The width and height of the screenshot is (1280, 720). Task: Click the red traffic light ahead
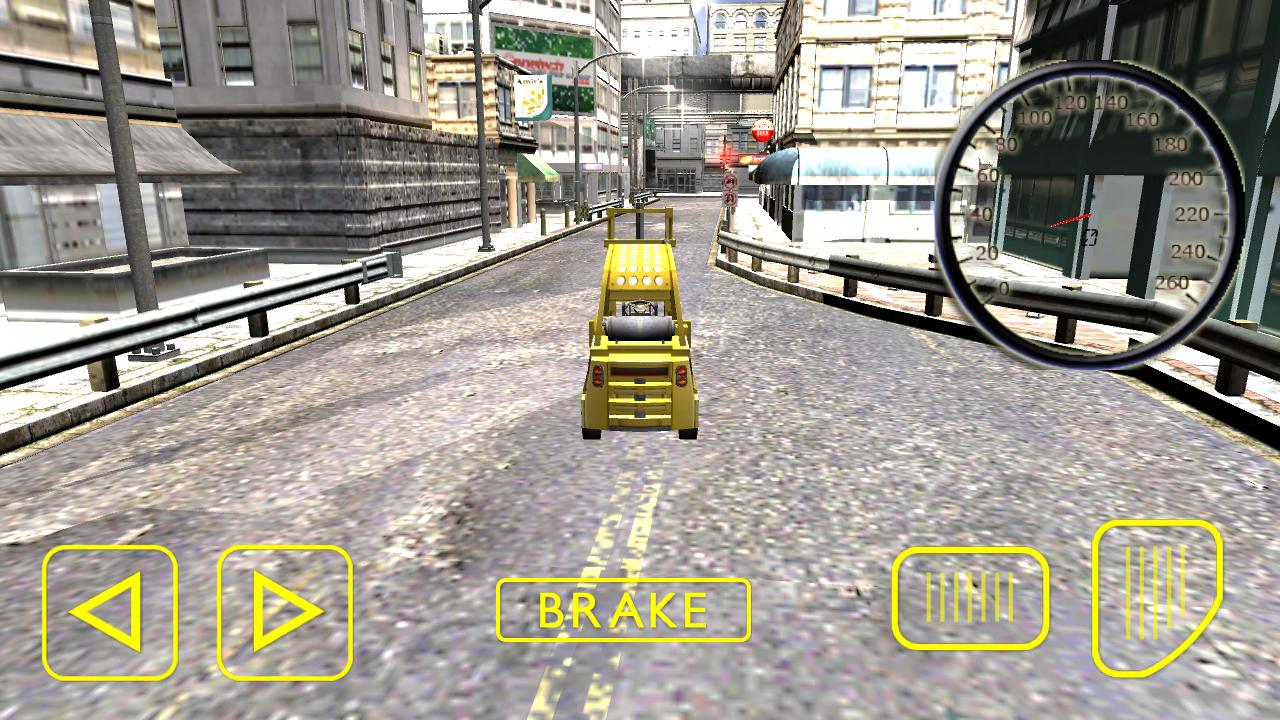pyautogui.click(x=723, y=158)
